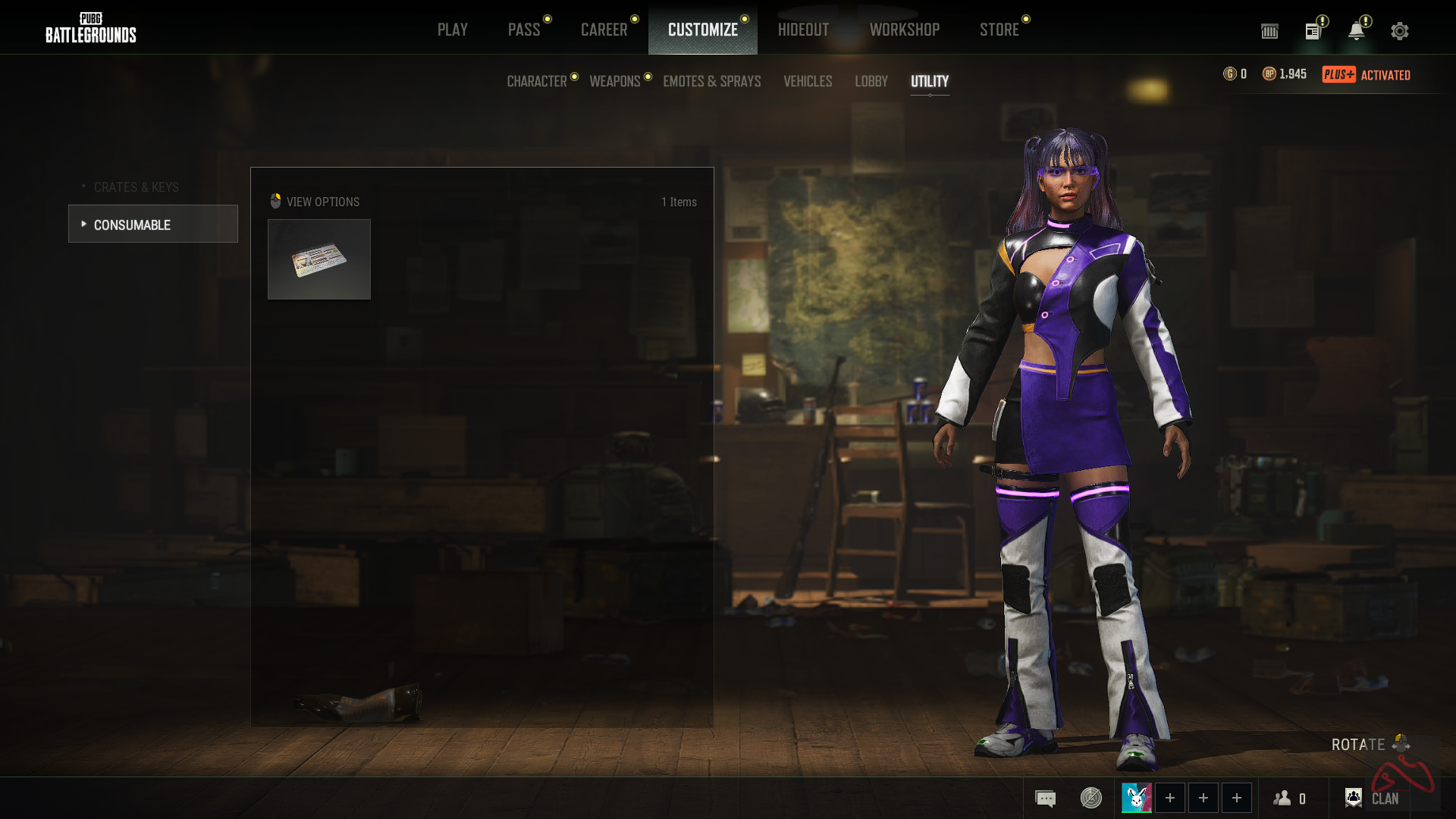Open the Play tab
This screenshot has width=1456, height=819.
[452, 30]
